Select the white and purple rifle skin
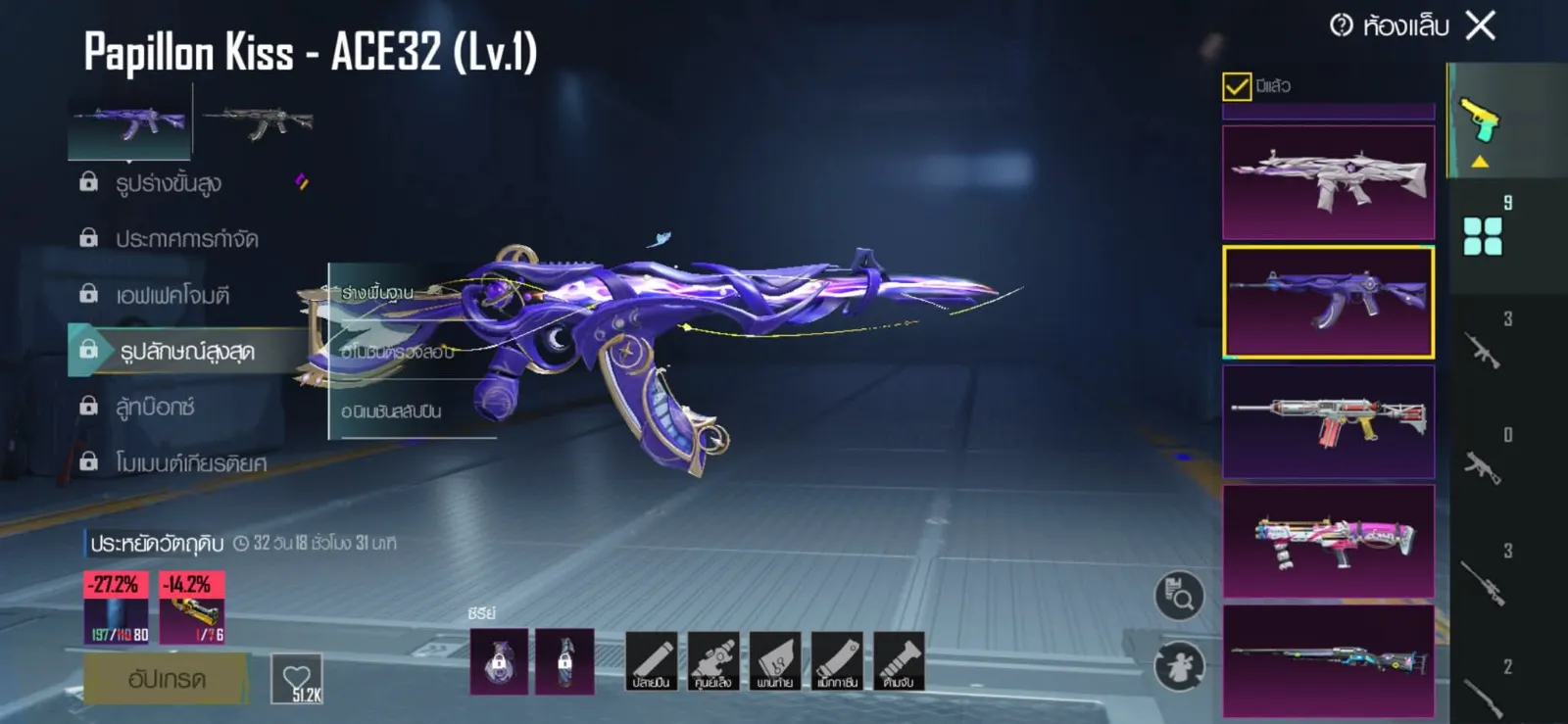 [x=1328, y=182]
